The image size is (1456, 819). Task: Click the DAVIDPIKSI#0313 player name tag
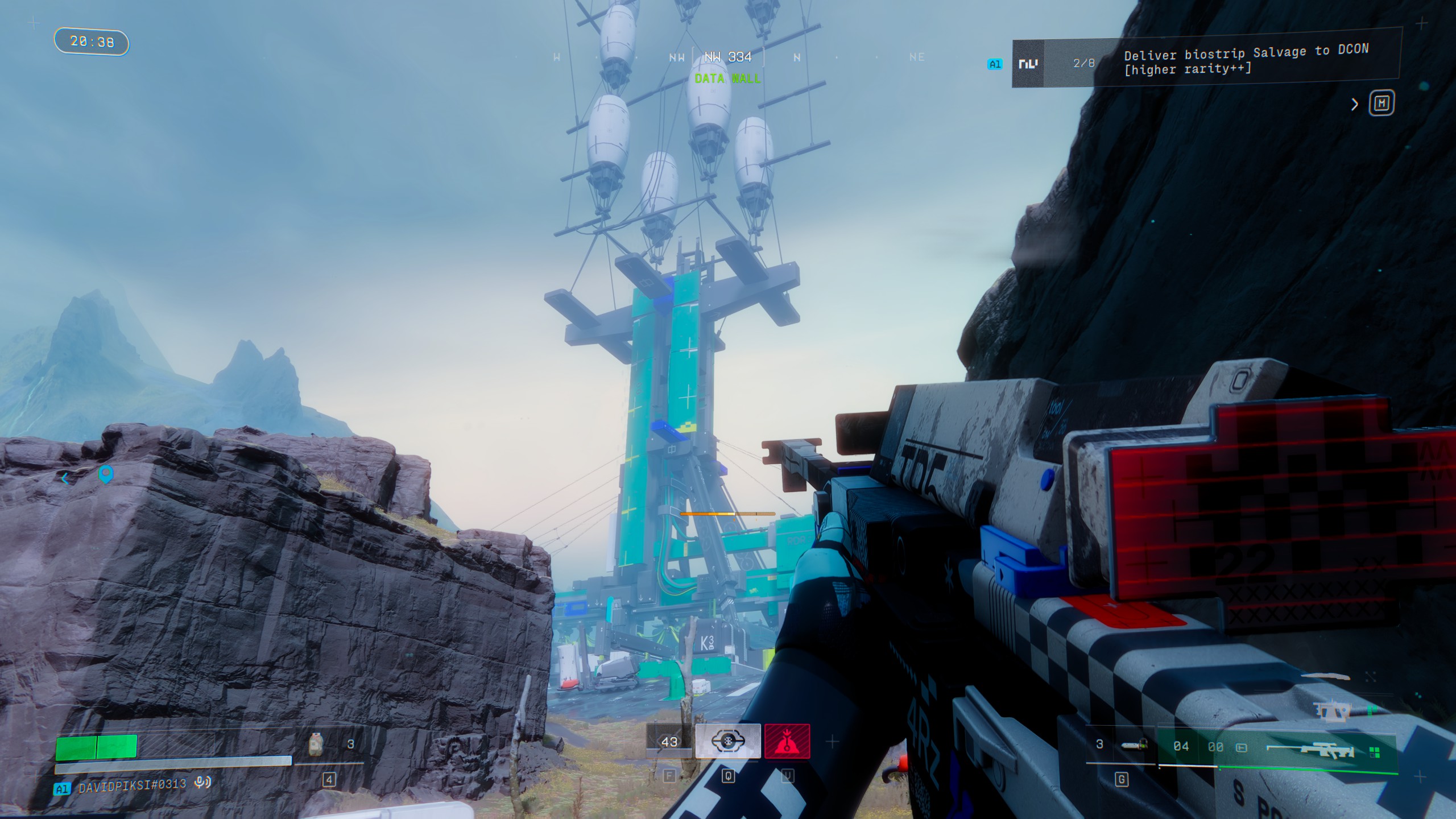pyautogui.click(x=132, y=785)
